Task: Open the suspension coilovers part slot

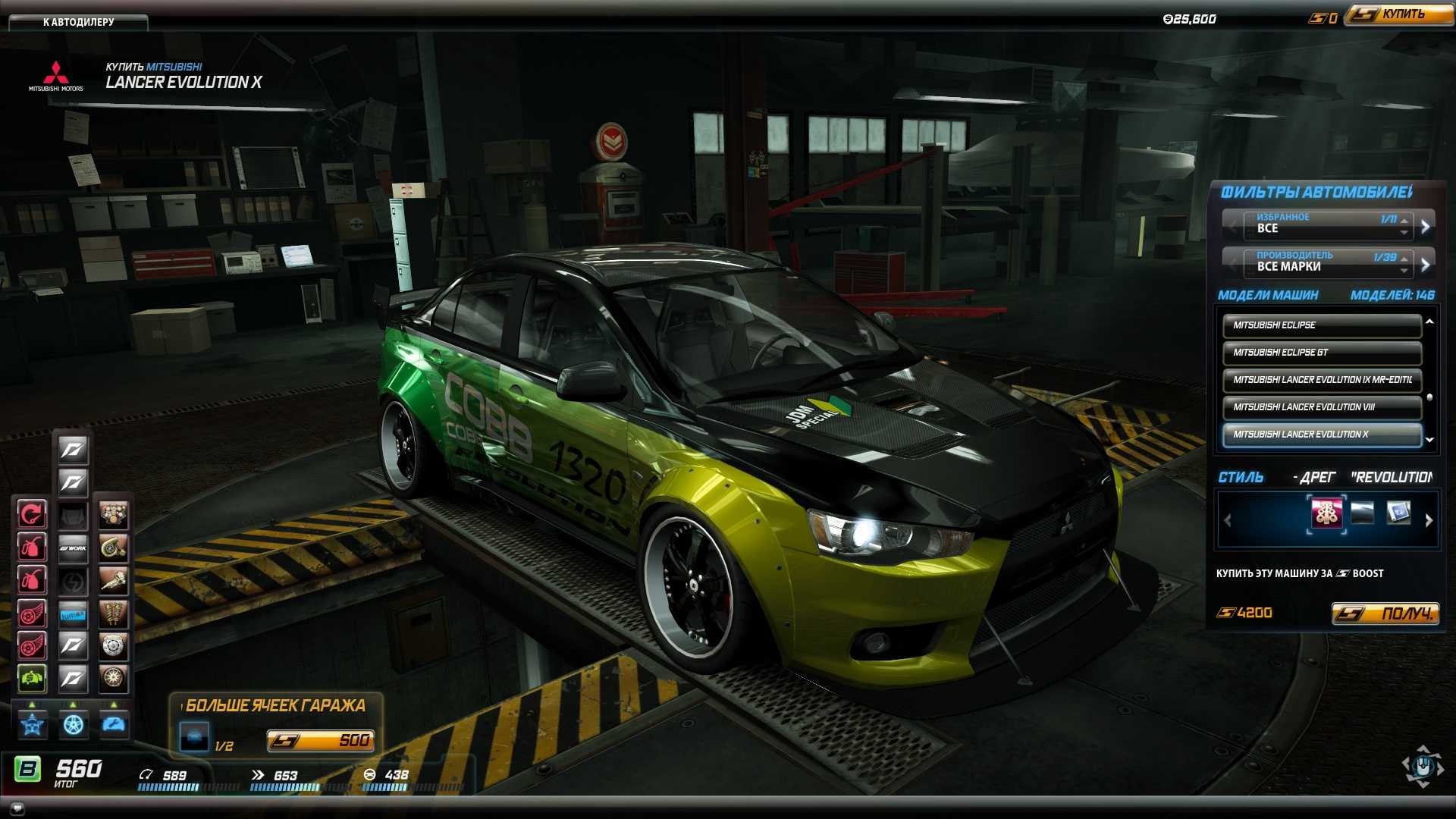Action: coord(113,613)
